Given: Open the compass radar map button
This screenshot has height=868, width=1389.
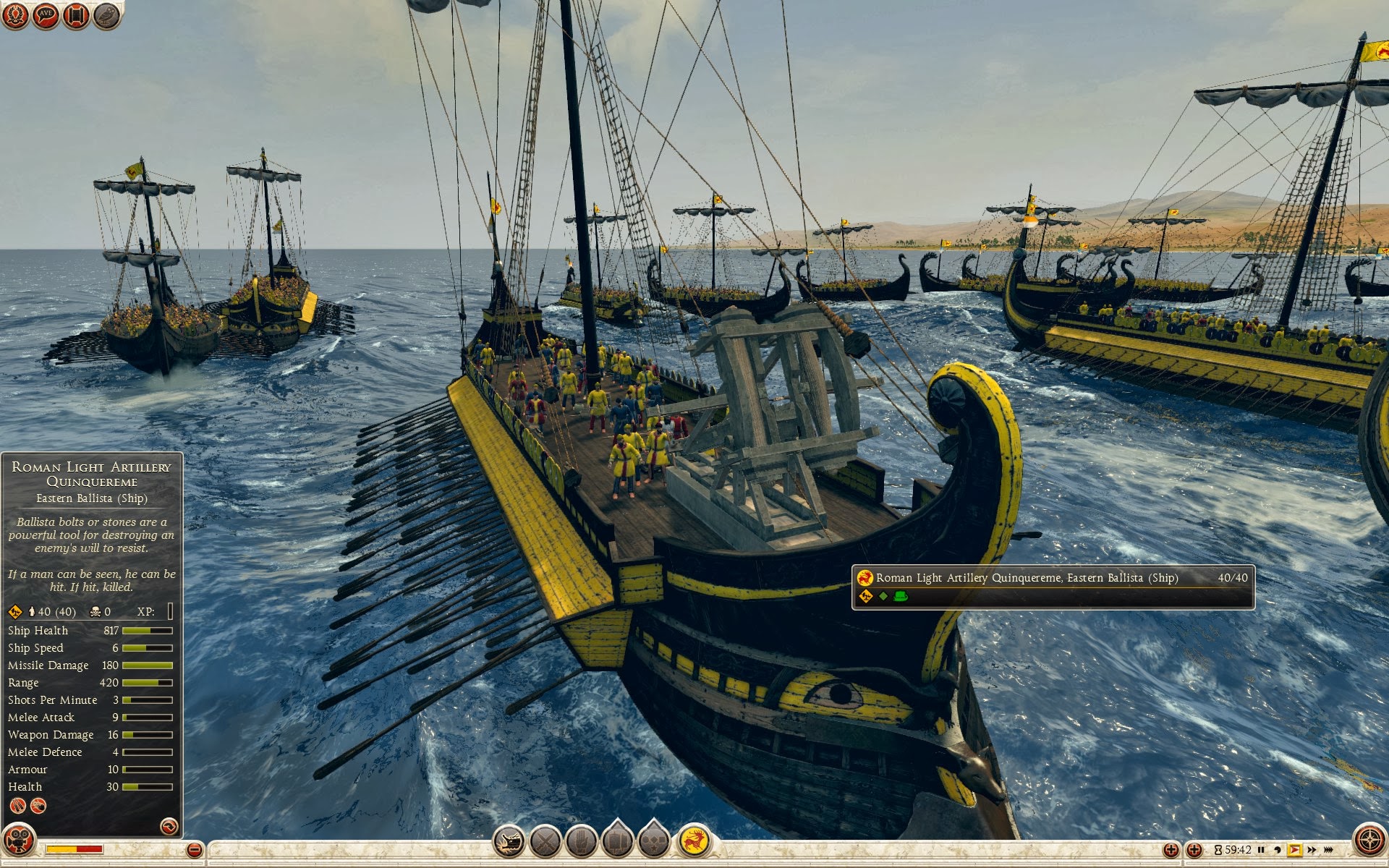Looking at the screenshot, I should point(1369,841).
